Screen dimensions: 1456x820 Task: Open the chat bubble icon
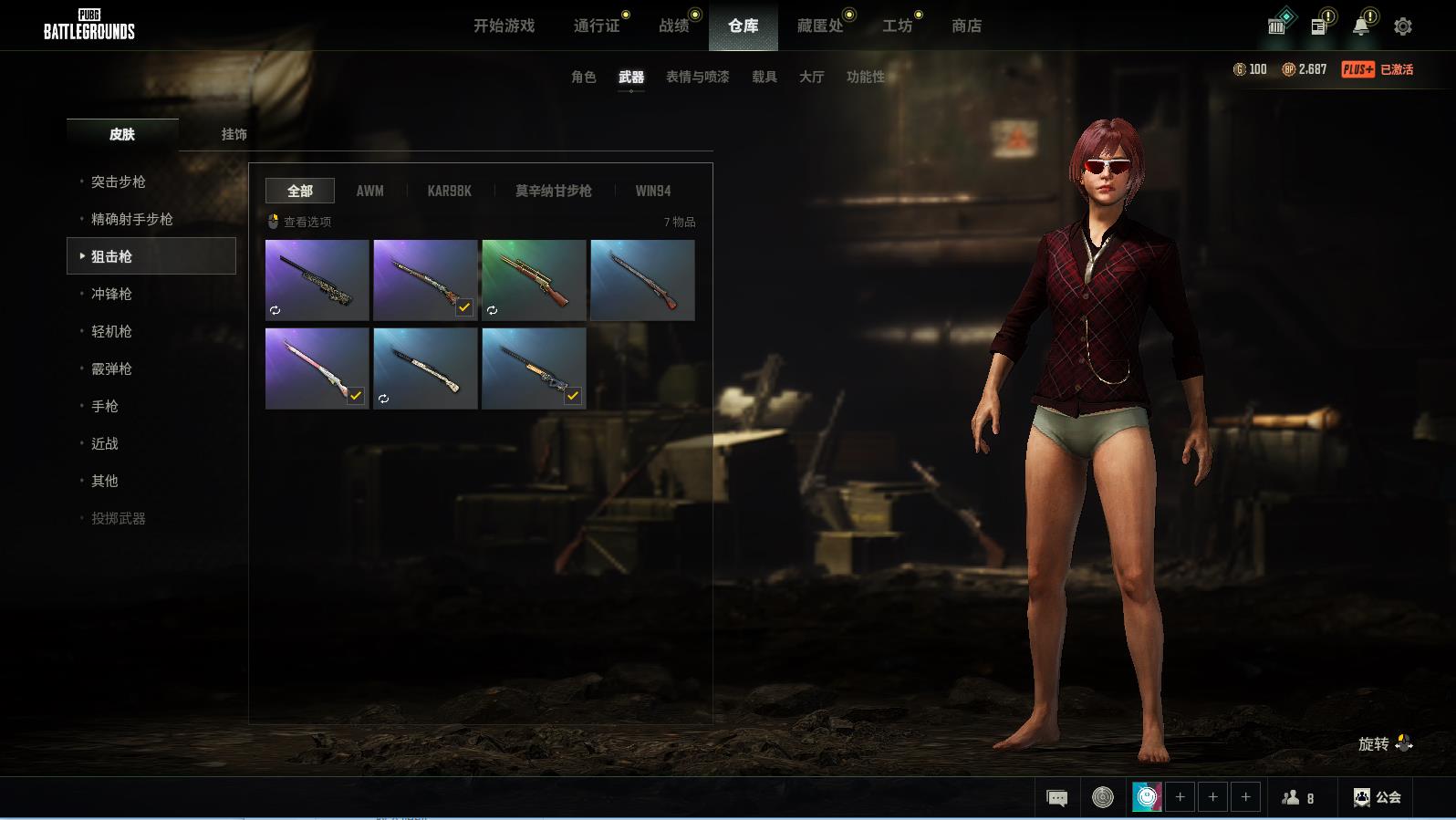pos(1057,798)
